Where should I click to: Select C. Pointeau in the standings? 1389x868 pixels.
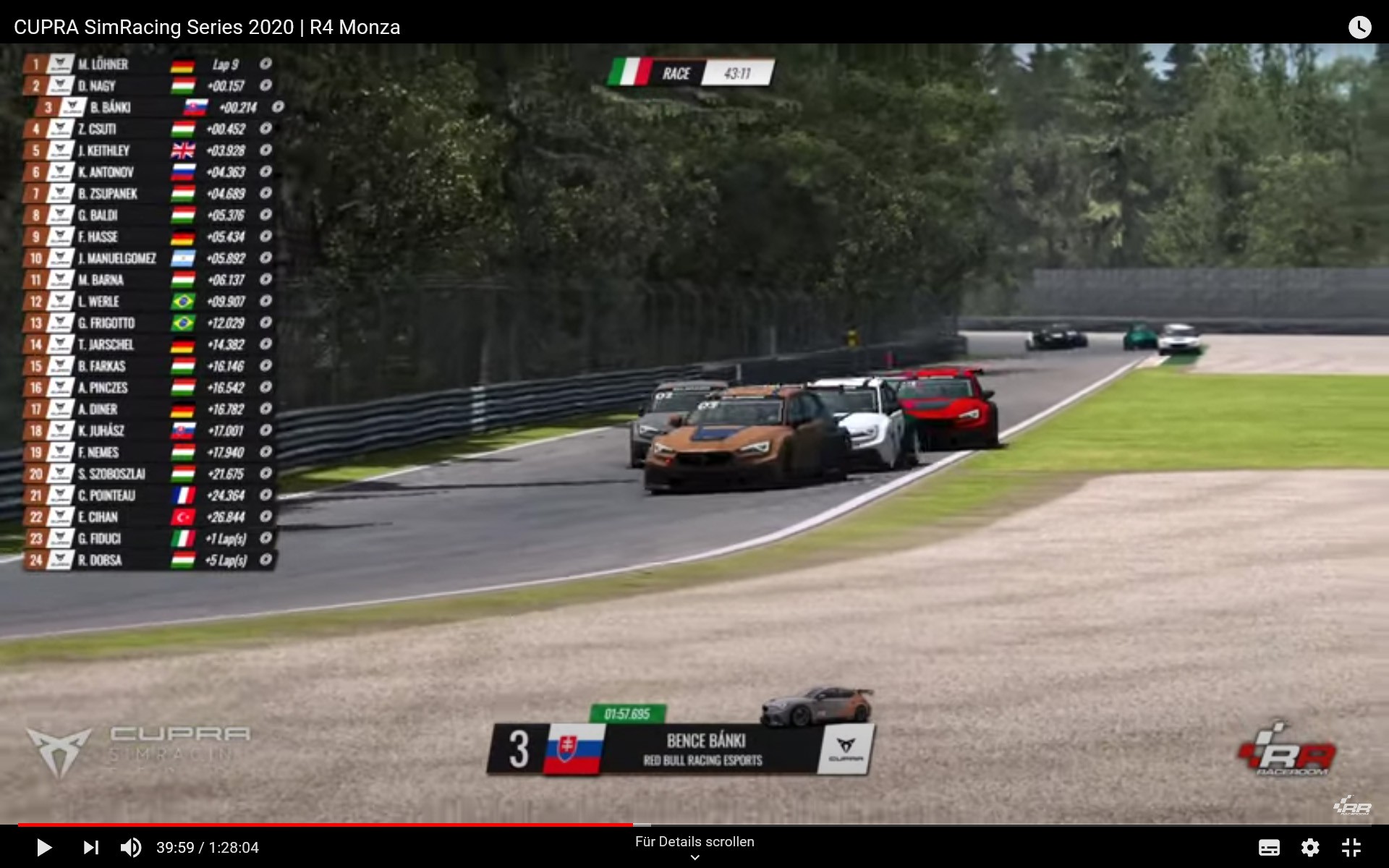tap(148, 495)
